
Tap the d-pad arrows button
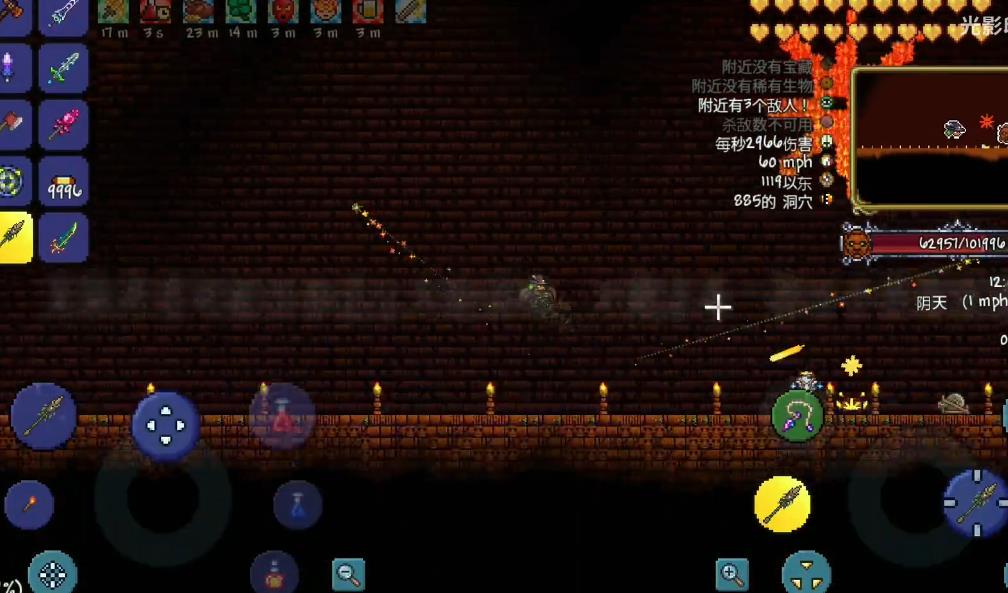point(165,425)
